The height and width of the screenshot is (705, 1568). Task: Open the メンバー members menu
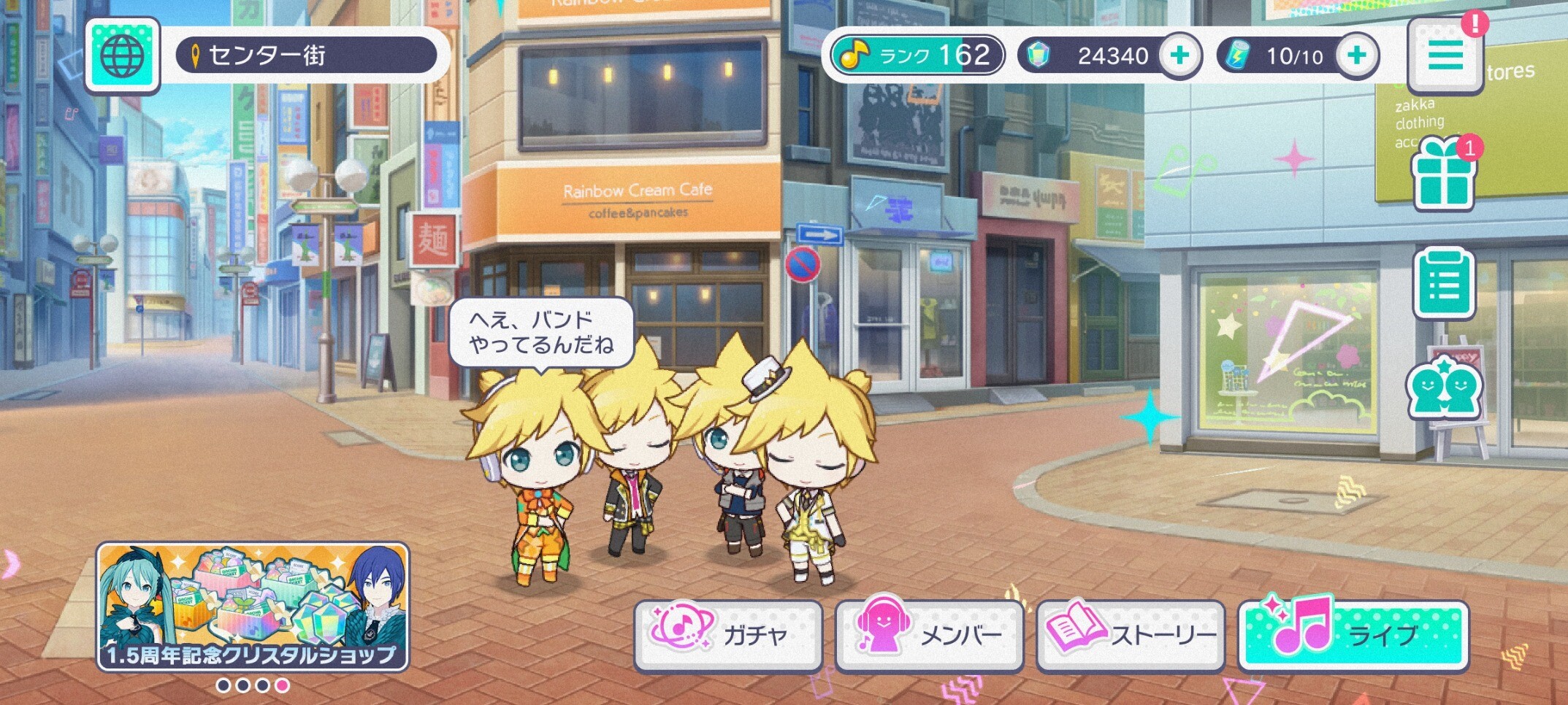[x=929, y=634]
